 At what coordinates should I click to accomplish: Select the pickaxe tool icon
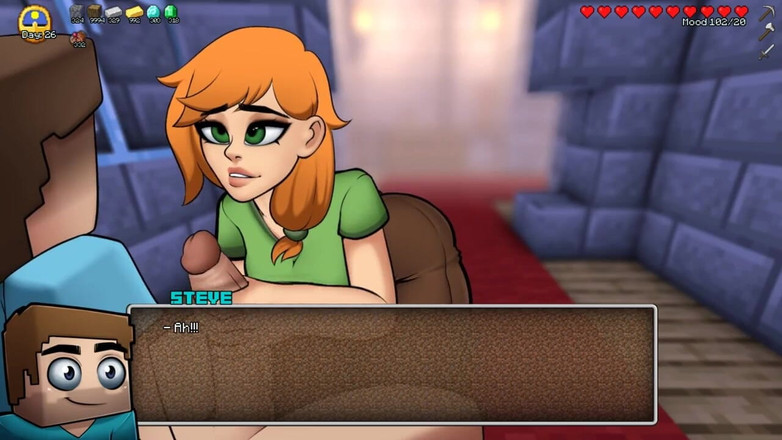pos(766,13)
